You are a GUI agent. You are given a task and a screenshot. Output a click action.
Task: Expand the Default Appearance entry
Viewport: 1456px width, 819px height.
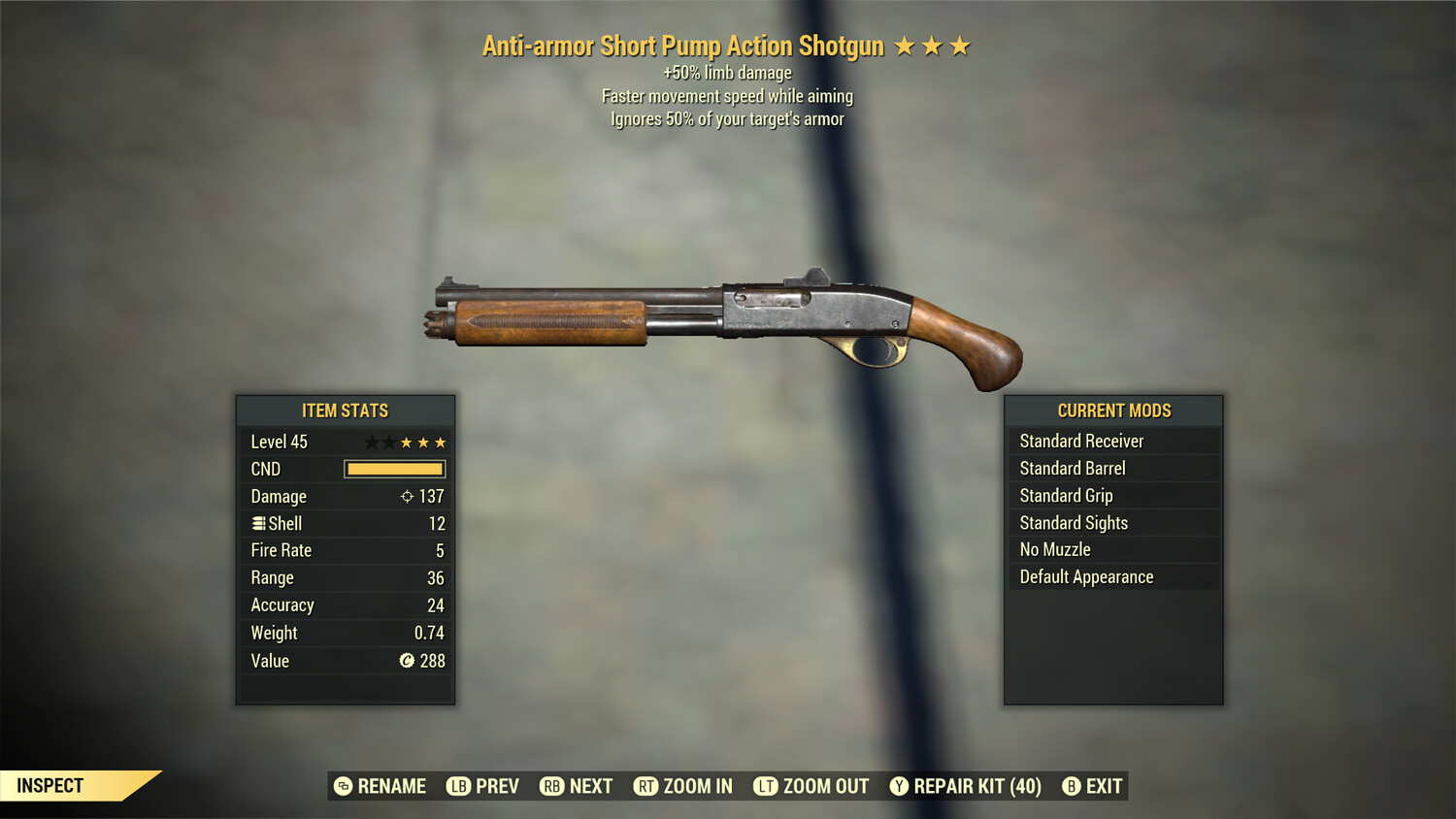pos(1113,576)
